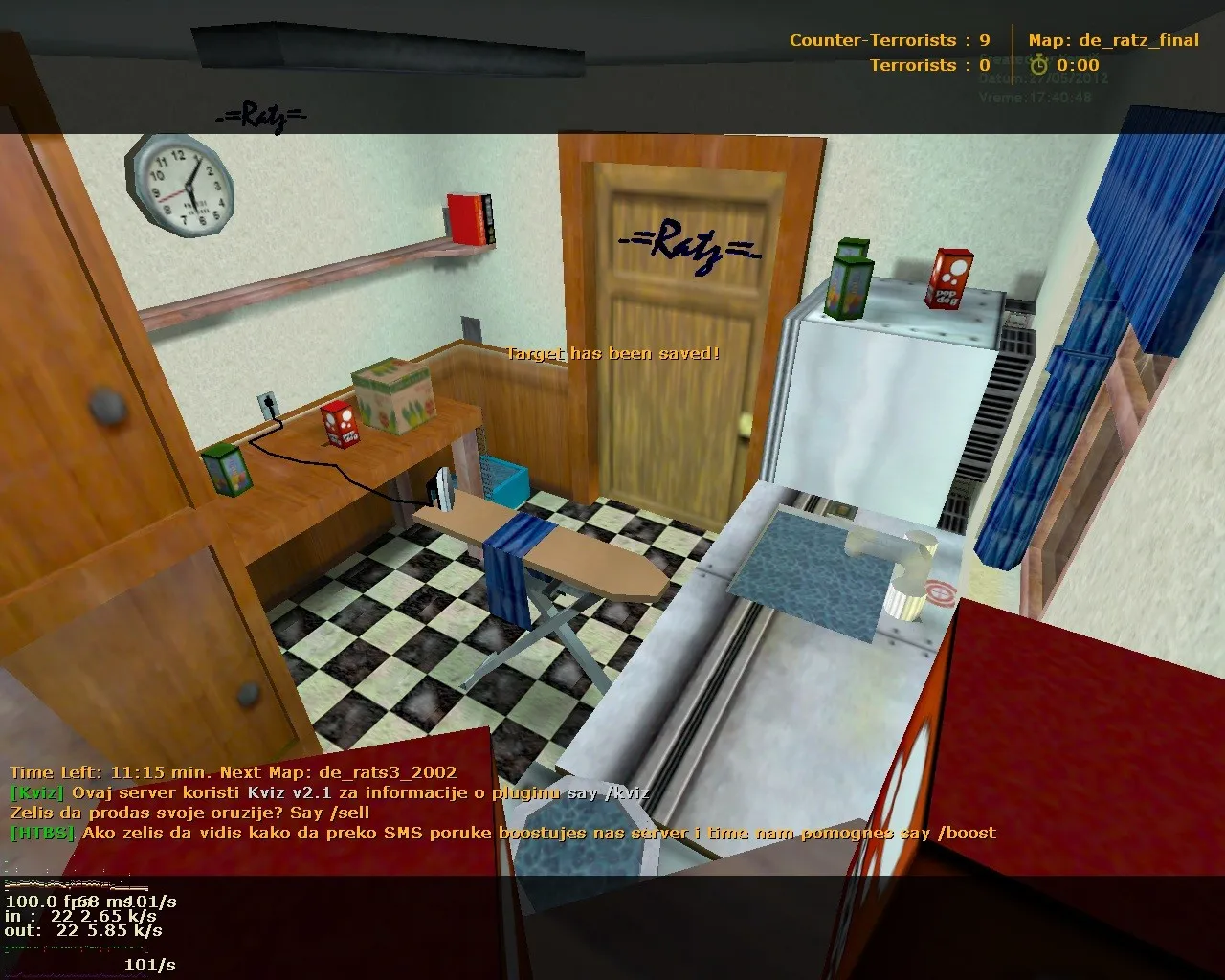
Task: Select the 'Map: de_ratz_final' label
Action: 1116,40
